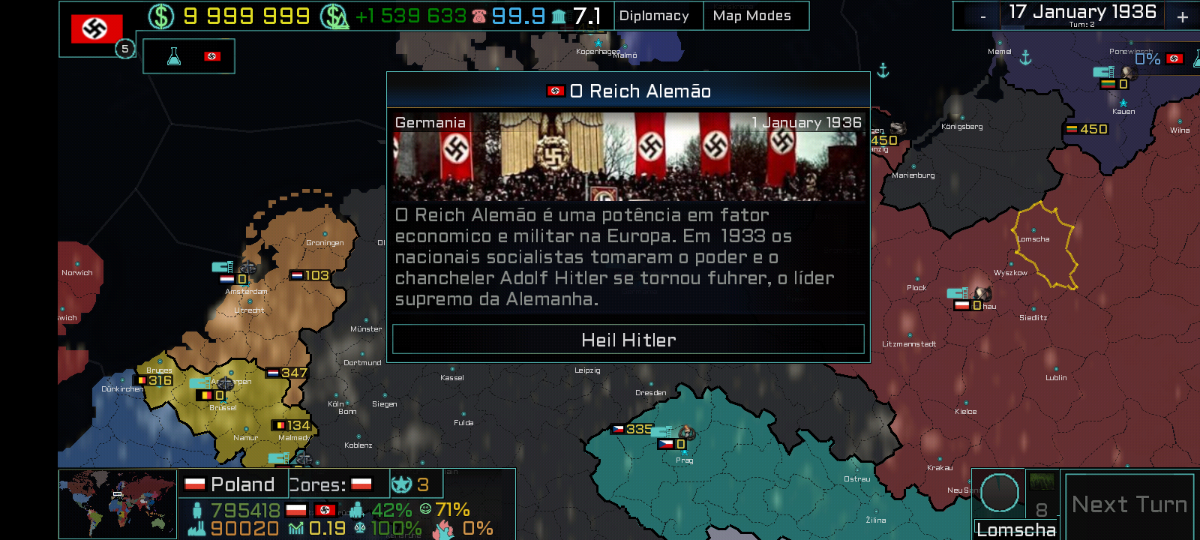Open the Map Modes menu
This screenshot has height=540, width=1200.
[751, 16]
